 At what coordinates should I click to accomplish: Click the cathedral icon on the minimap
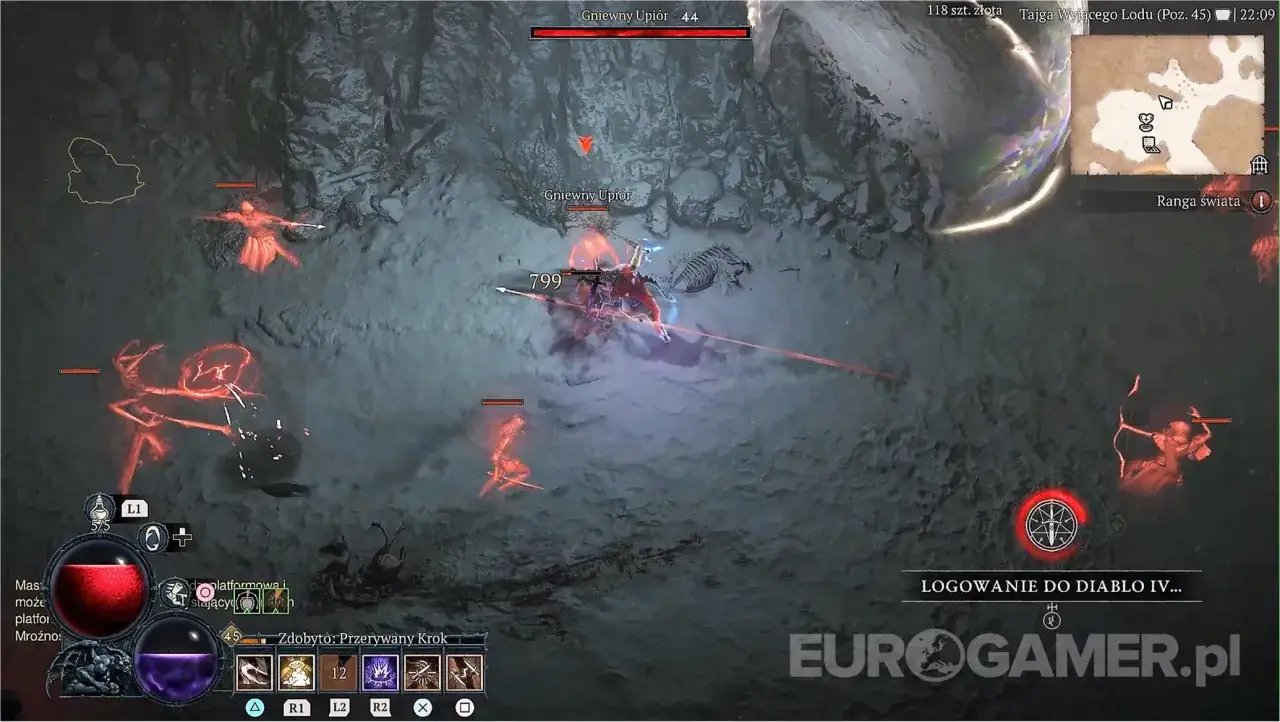pos(1258,165)
